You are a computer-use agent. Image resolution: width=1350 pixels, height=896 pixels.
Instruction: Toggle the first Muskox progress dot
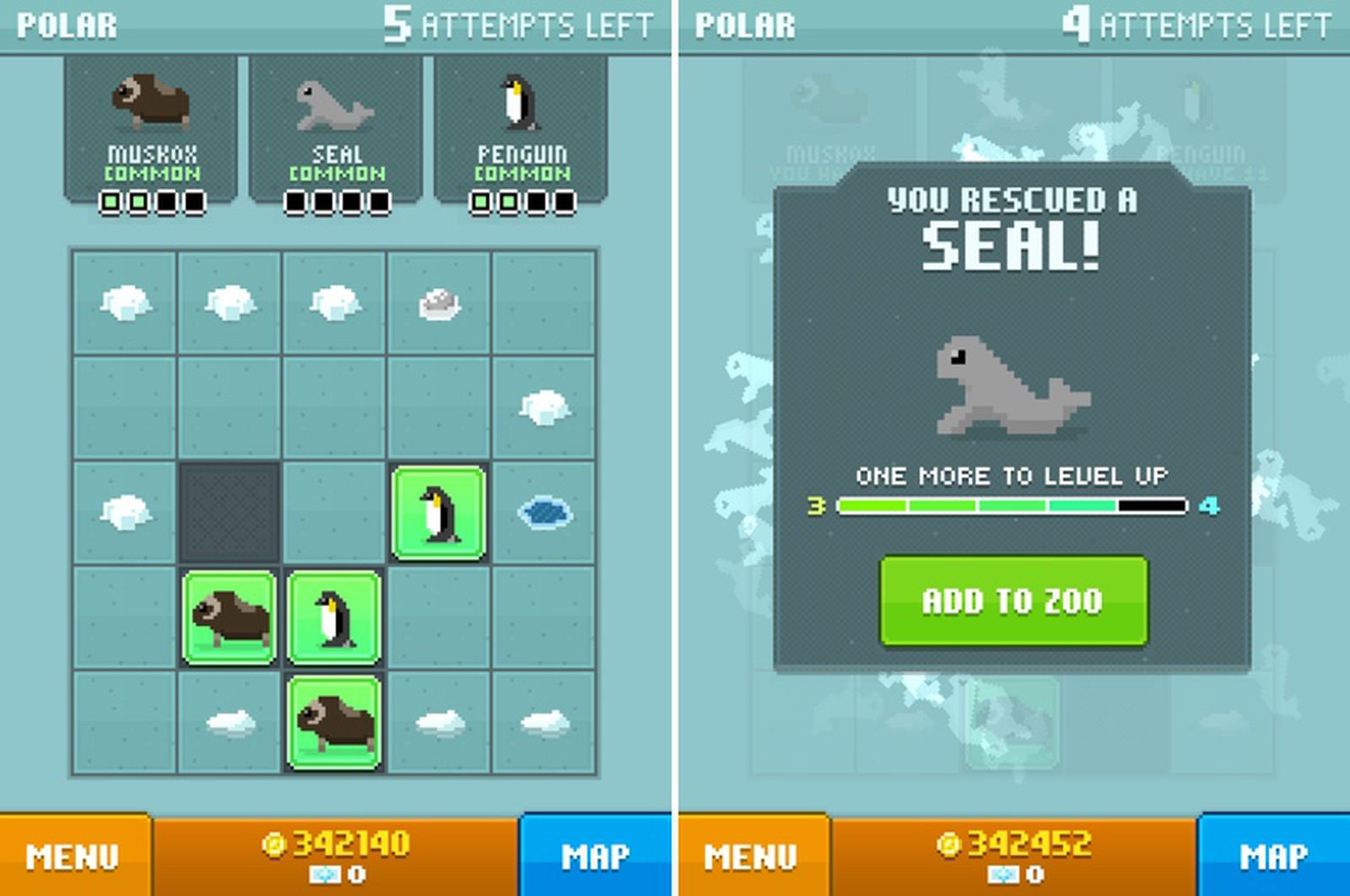coord(112,202)
